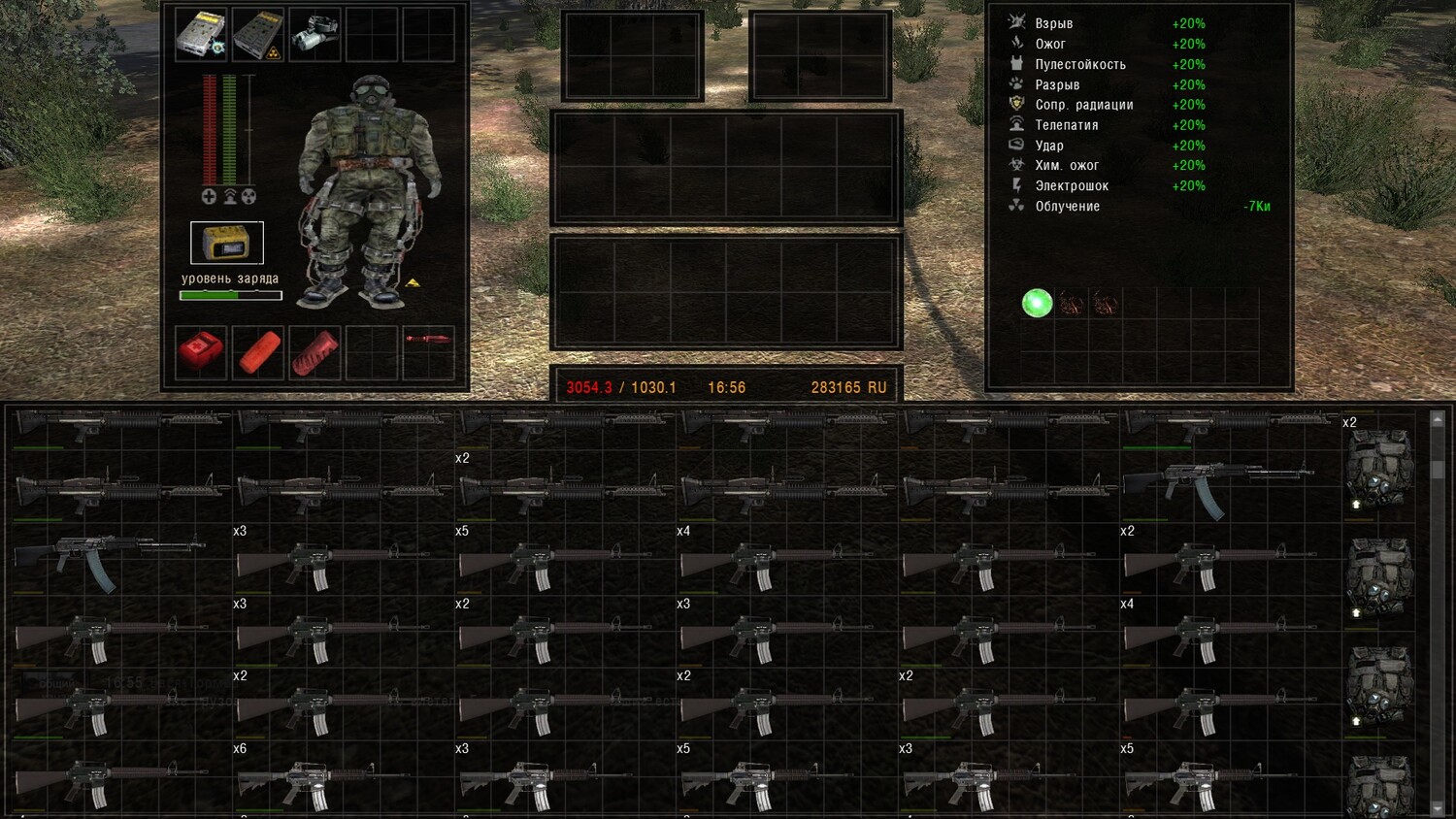Grab the inventory scrollbar thumb
The height and width of the screenshot is (819, 1456).
click(x=1438, y=470)
